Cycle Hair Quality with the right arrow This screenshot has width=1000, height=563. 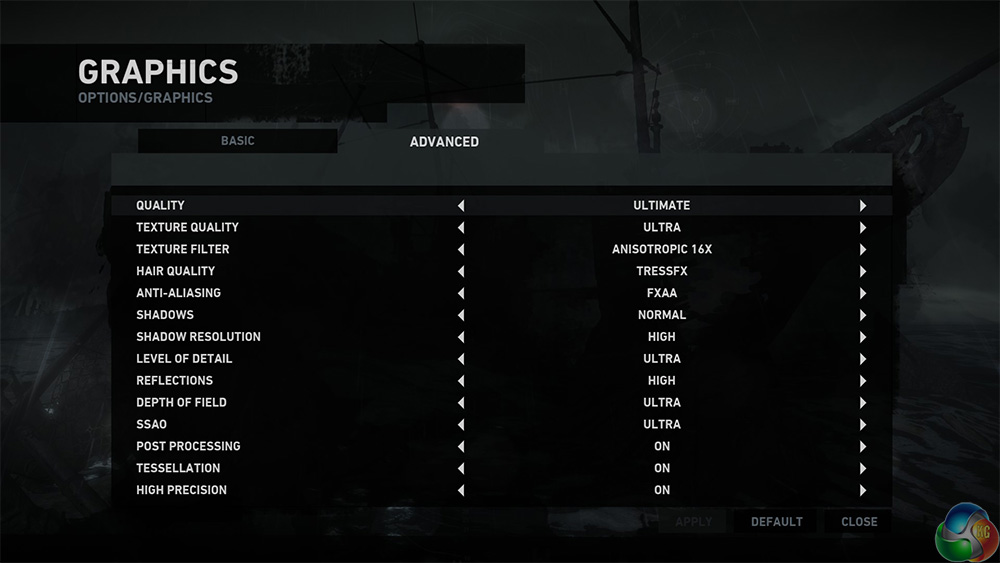pyautogui.click(x=862, y=272)
